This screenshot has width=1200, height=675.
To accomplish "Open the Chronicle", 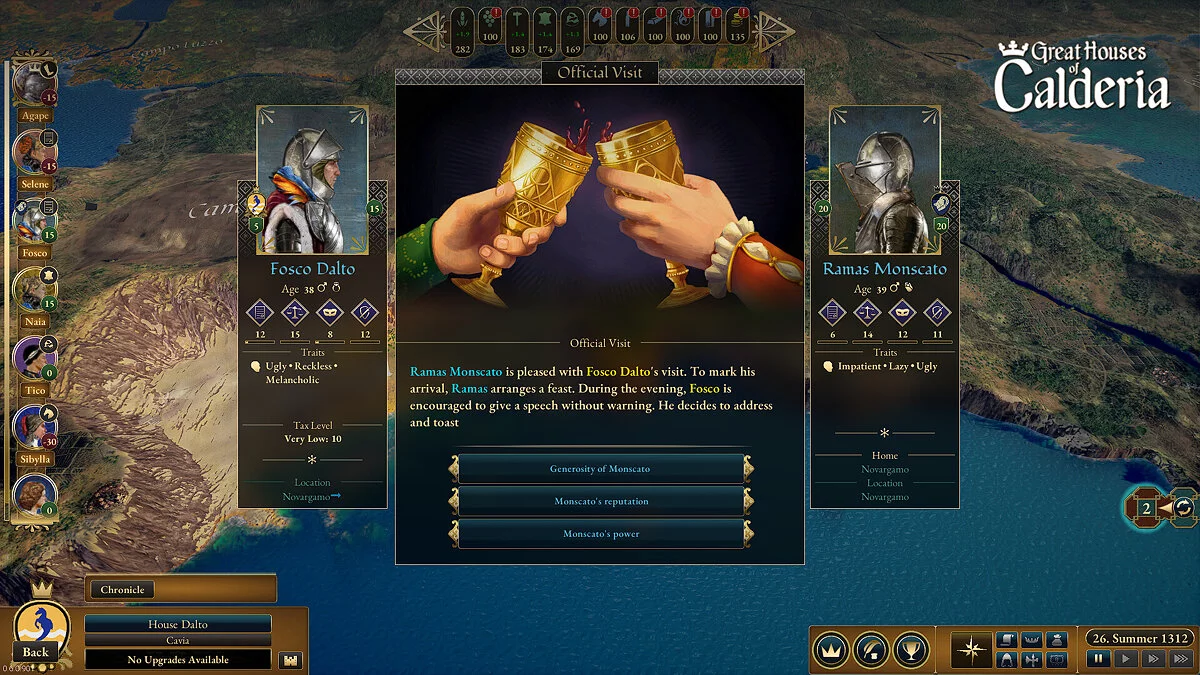I will (x=122, y=590).
